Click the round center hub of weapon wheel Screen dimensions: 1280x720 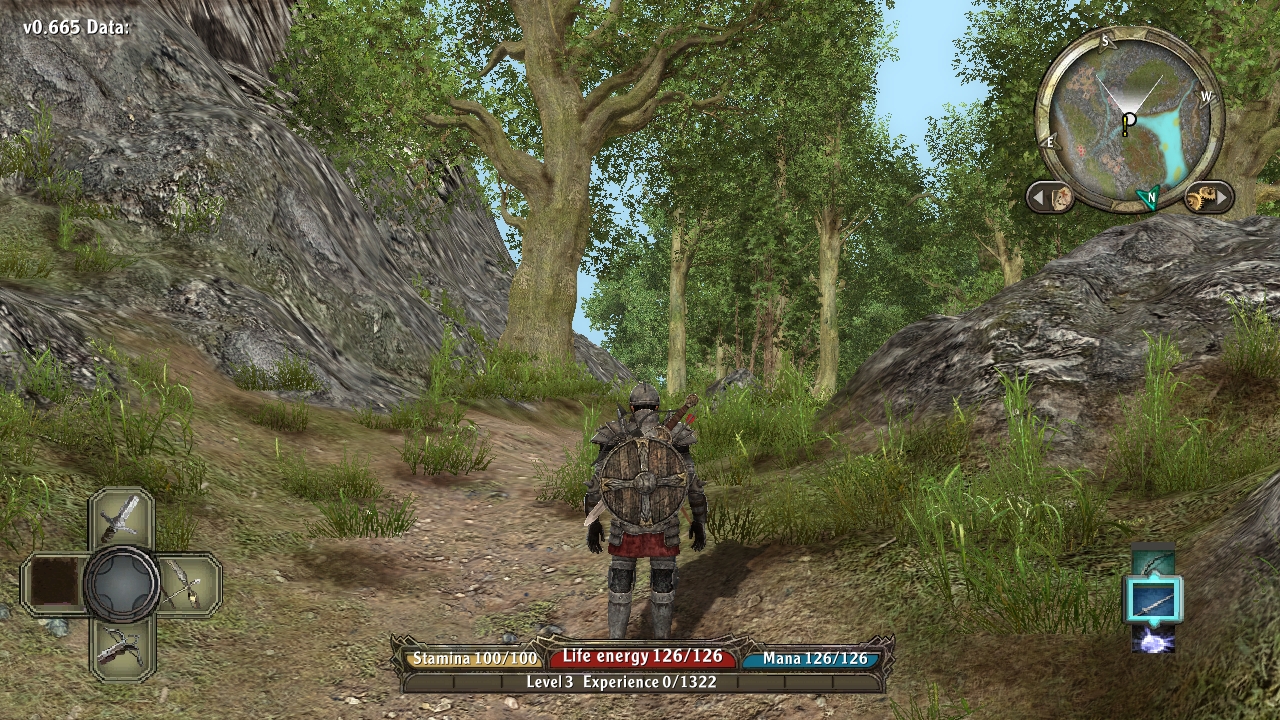[121, 583]
